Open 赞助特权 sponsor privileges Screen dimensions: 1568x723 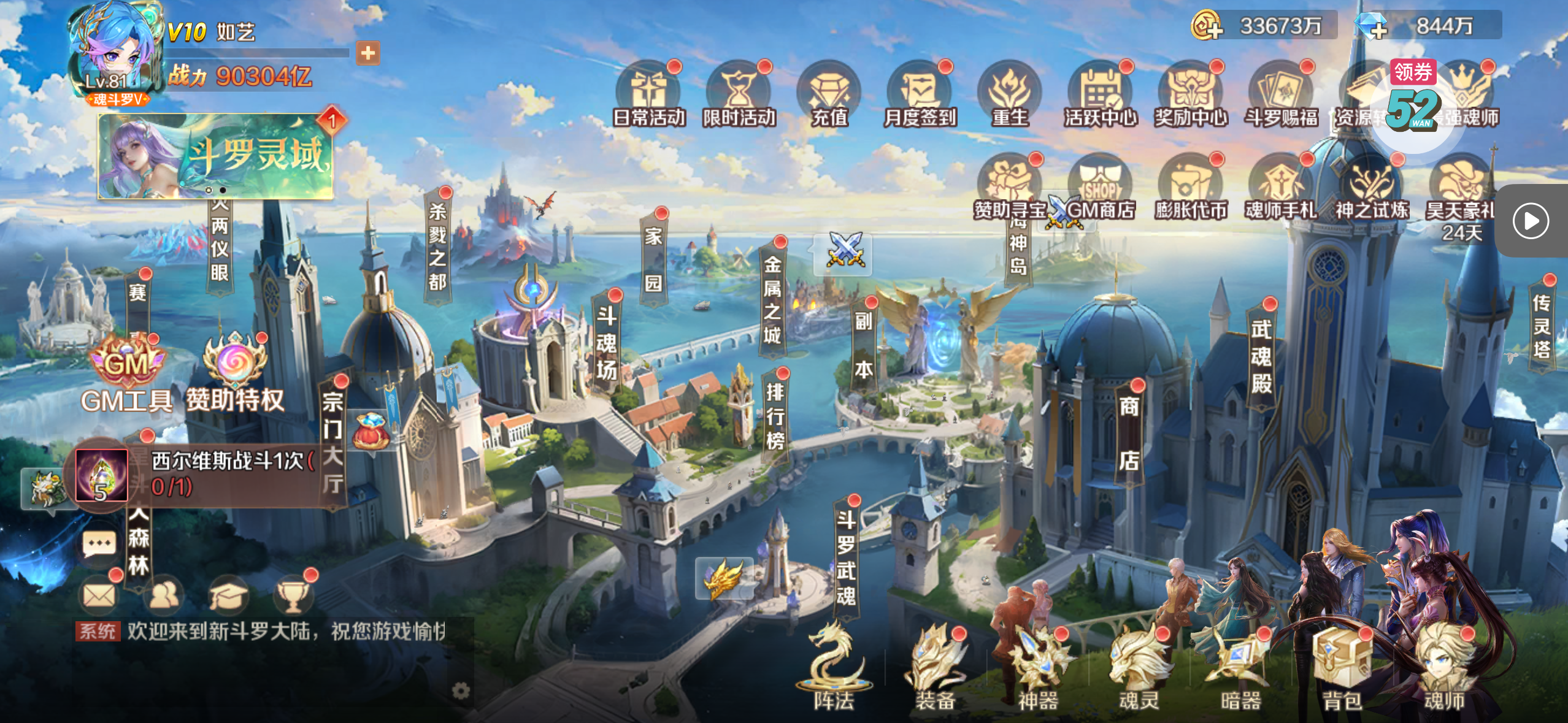235,374
